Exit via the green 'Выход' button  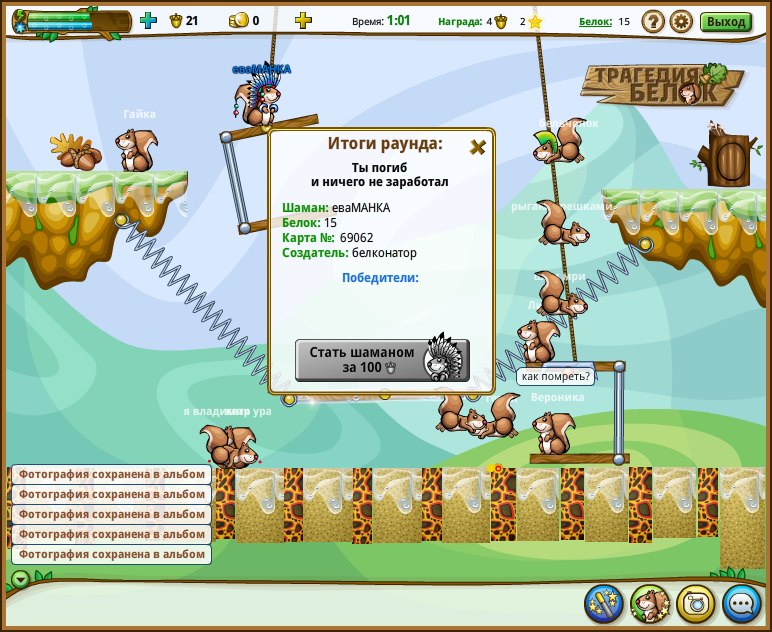coord(725,21)
